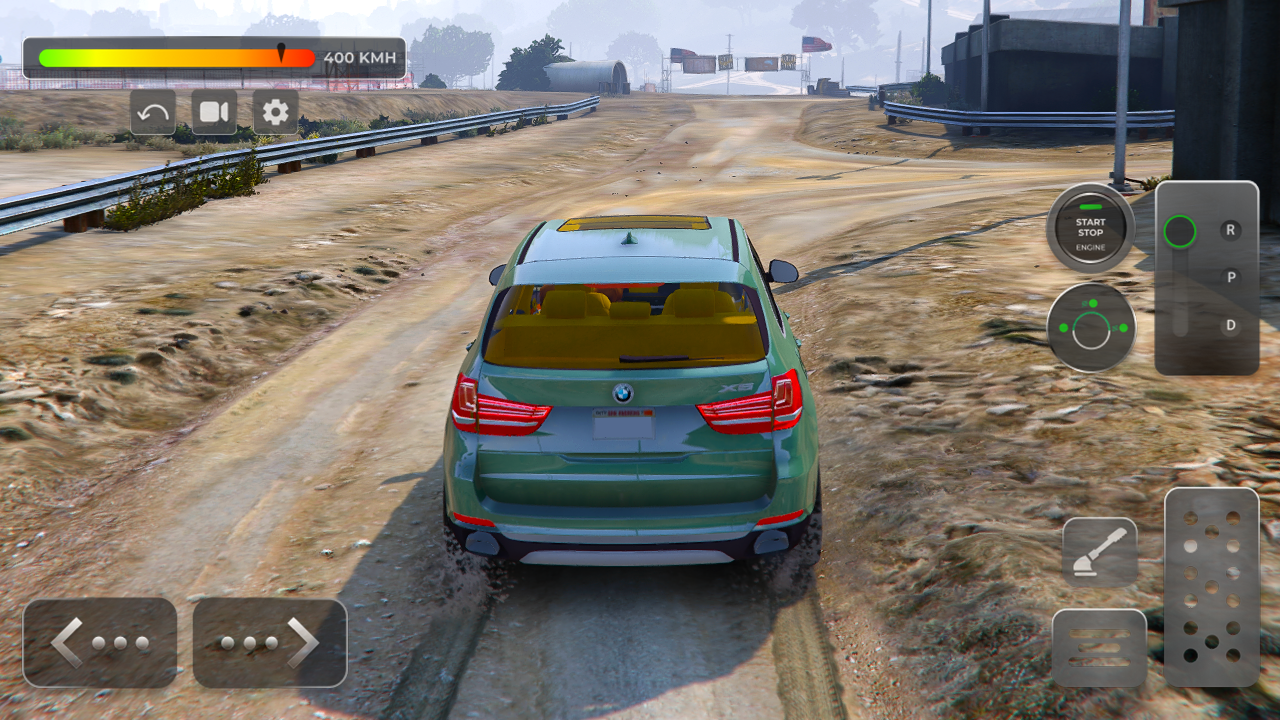Step on the tall perforated gas pedal
1280x720 pixels.
1211,587
